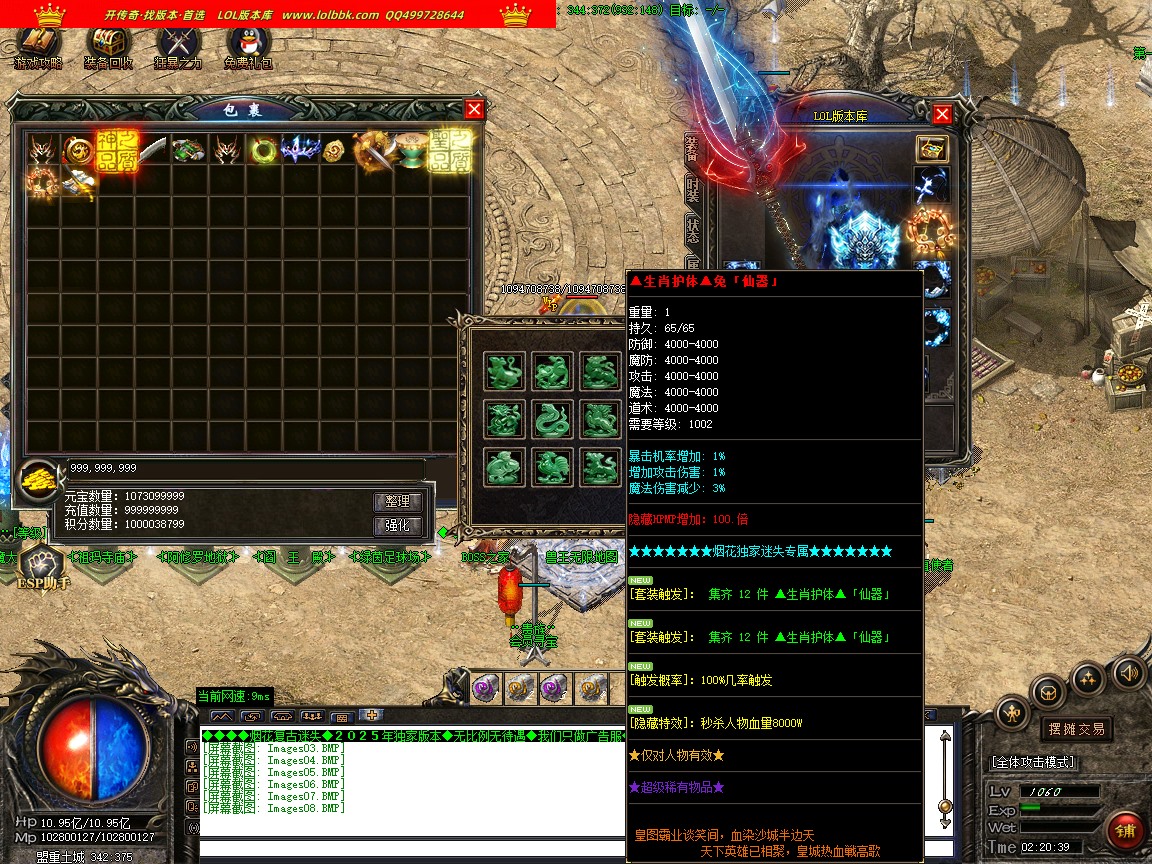Pick the curved blade item in bag
1152x864 pixels.
[153, 151]
